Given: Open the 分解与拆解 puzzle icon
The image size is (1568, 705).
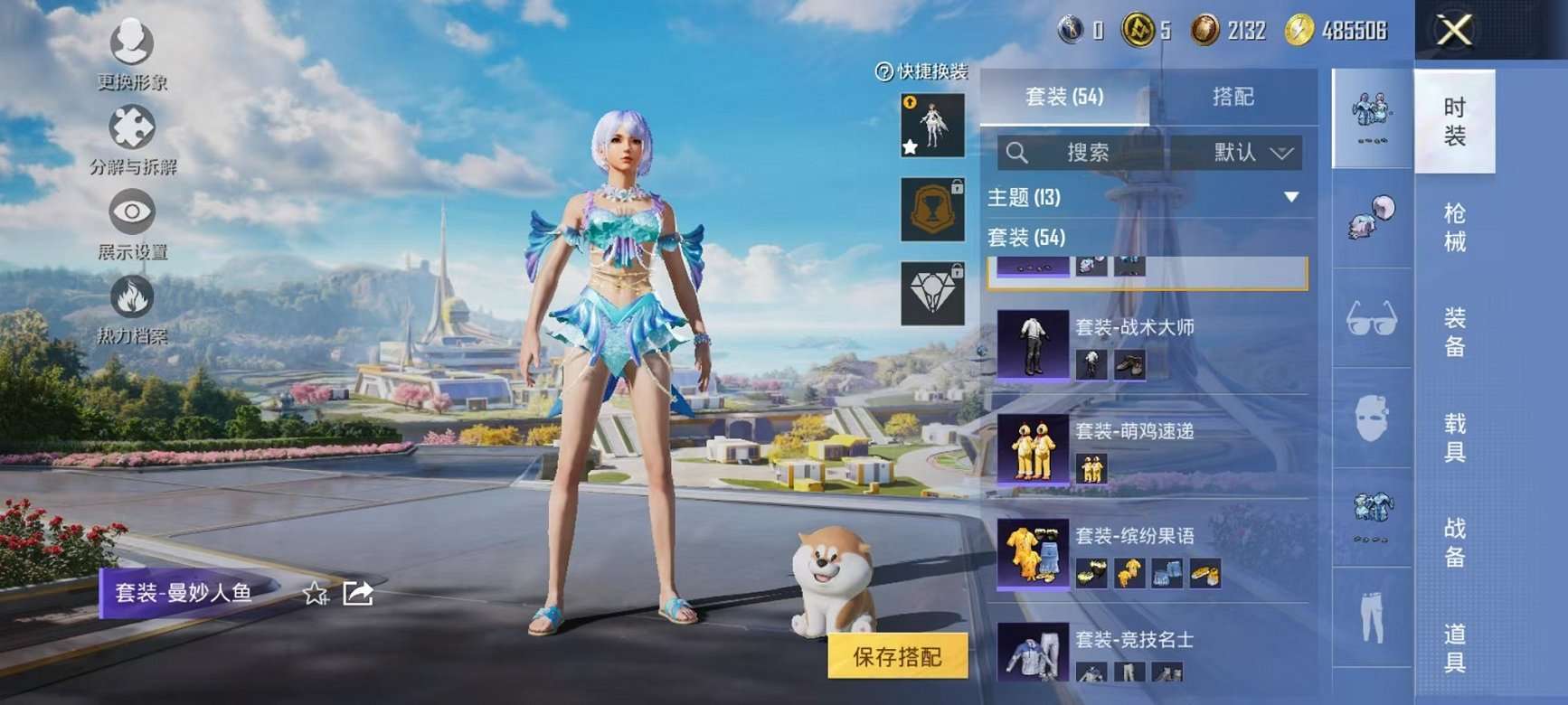Looking at the screenshot, I should point(131,128).
